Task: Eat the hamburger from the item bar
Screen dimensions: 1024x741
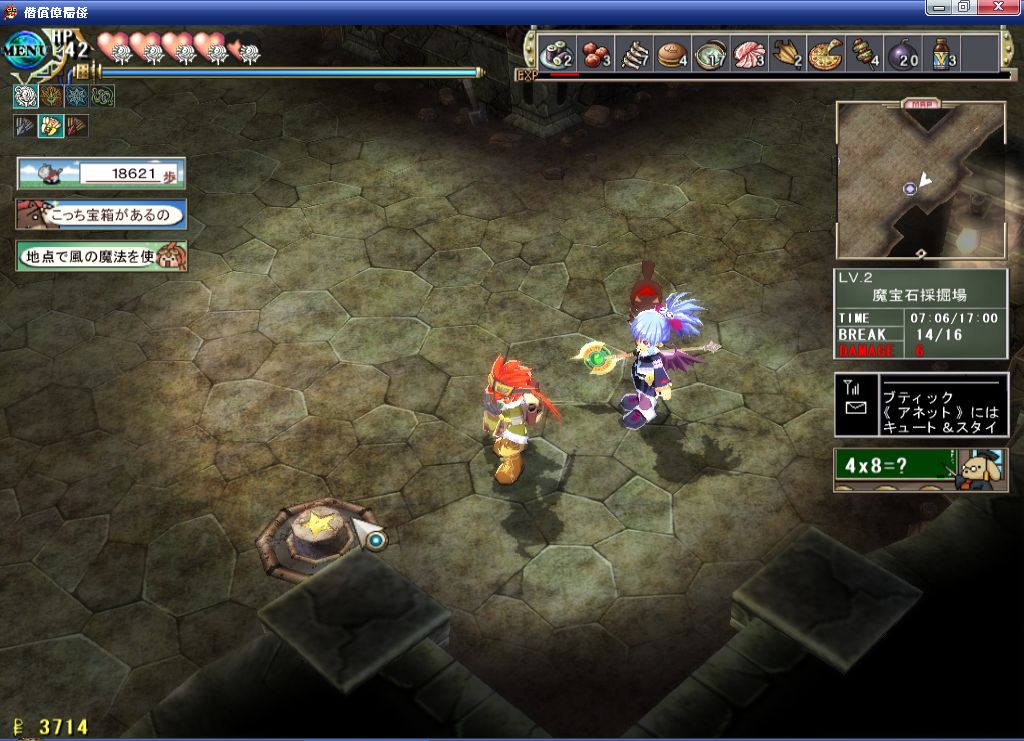Action: (x=672, y=53)
